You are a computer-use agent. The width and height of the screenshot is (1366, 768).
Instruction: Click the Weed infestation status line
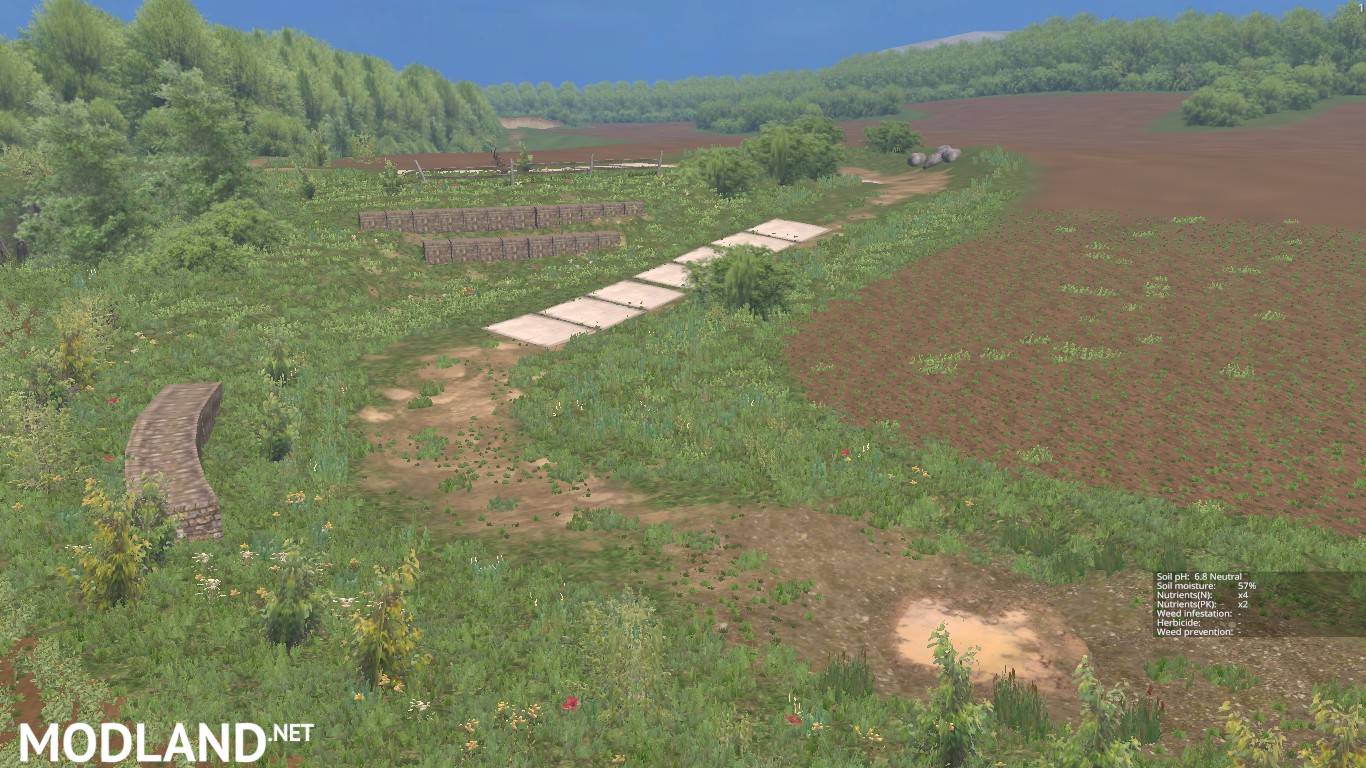(x=1198, y=613)
